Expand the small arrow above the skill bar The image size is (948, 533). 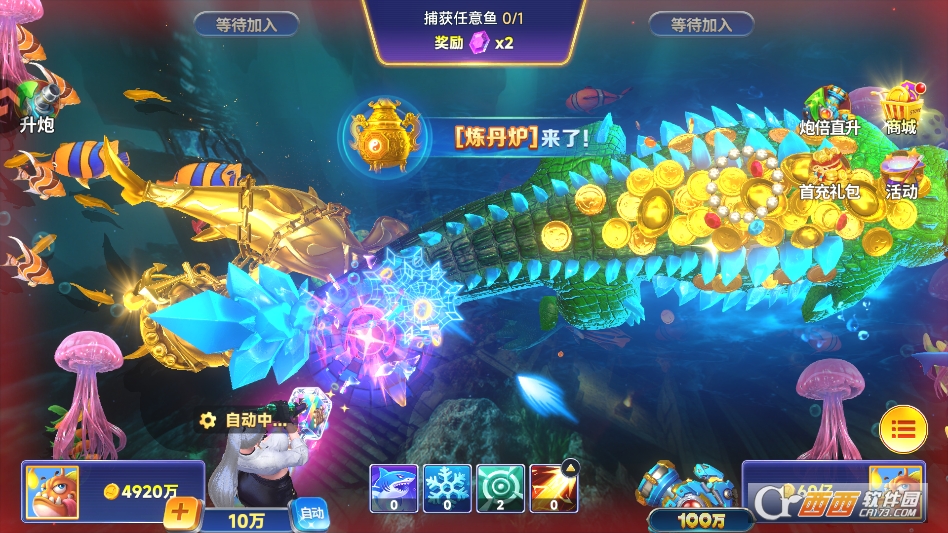(x=569, y=466)
